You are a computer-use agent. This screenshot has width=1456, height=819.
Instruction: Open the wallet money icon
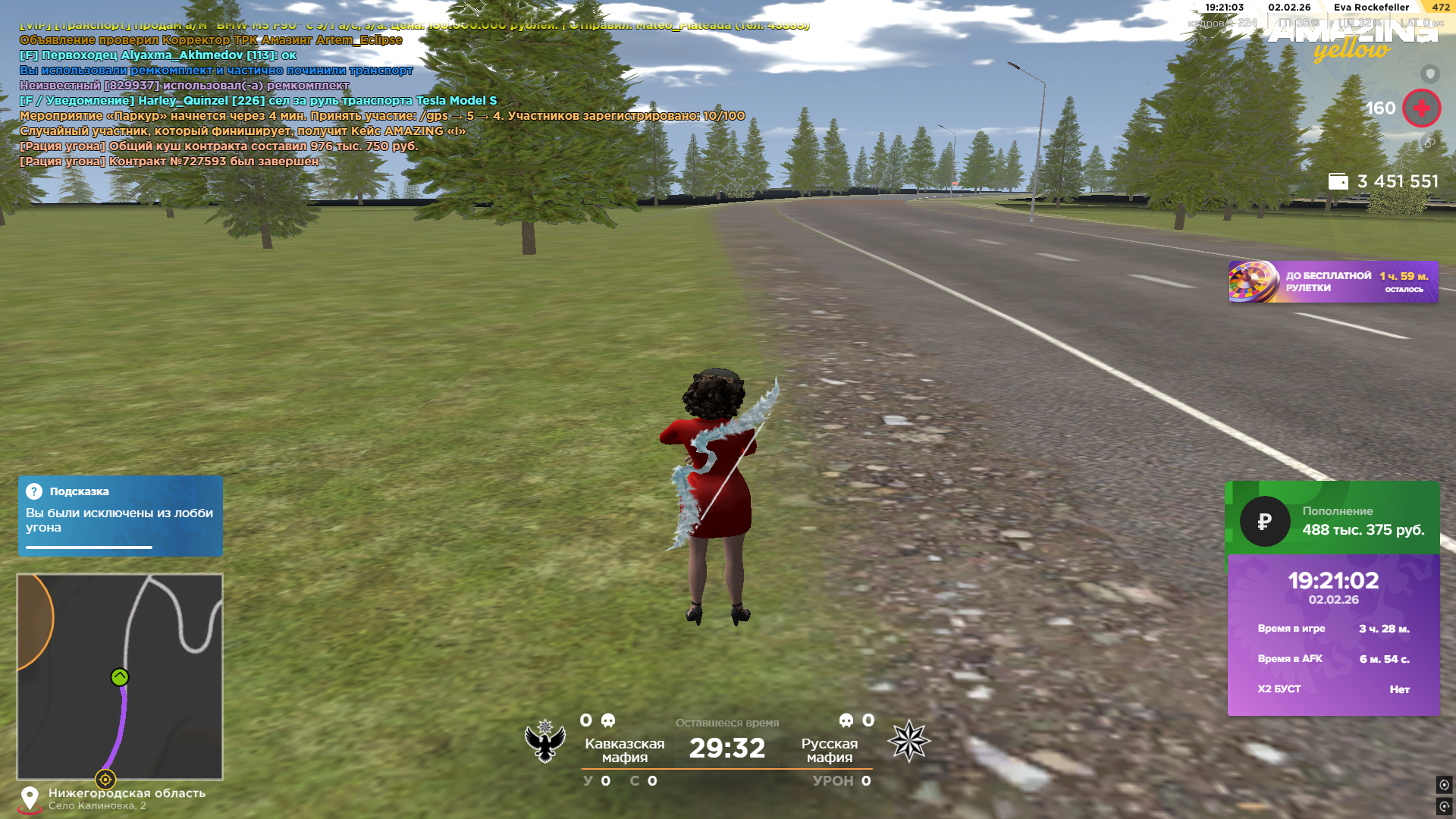tap(1338, 181)
